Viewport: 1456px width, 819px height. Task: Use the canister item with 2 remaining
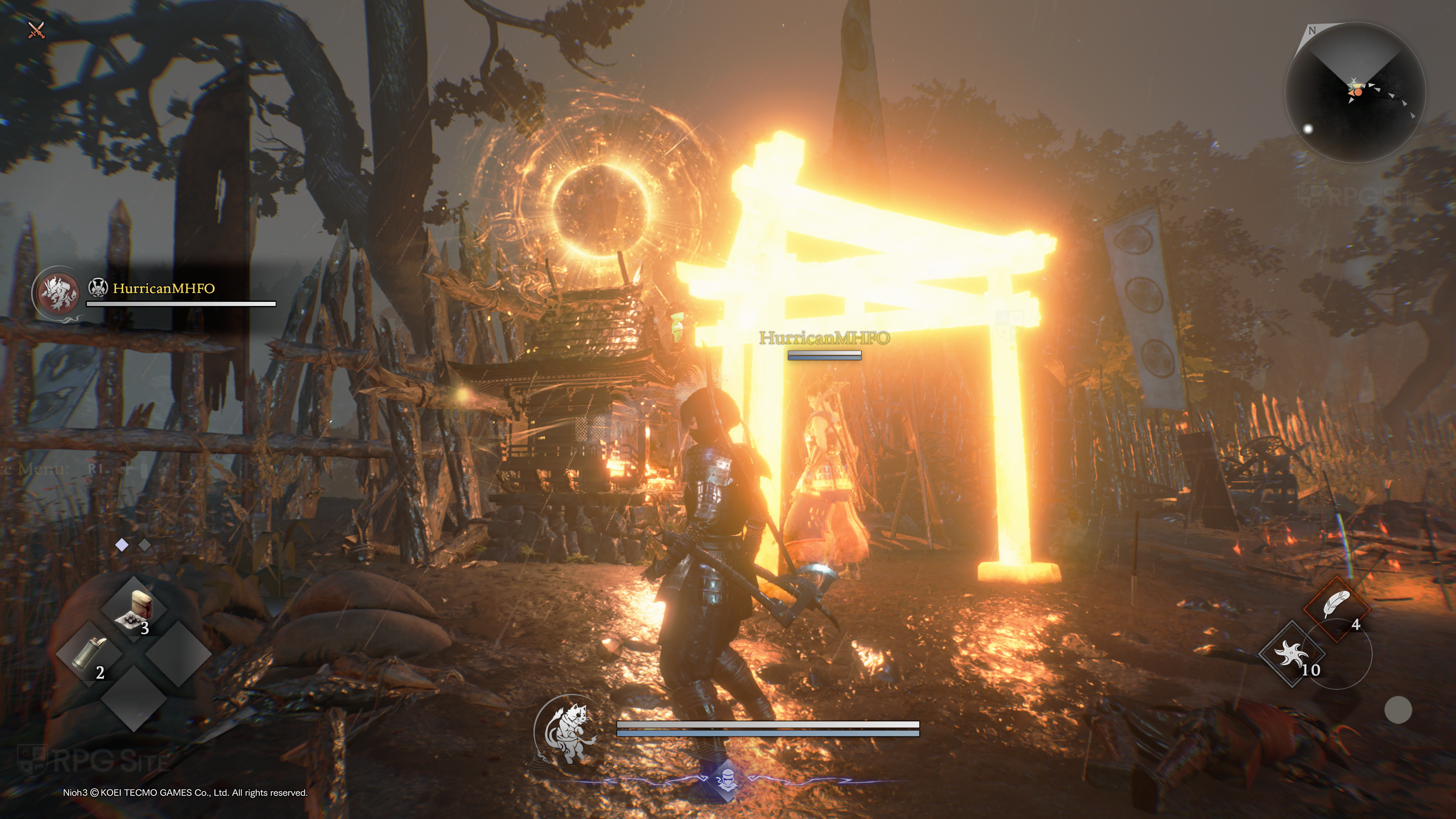[89, 654]
